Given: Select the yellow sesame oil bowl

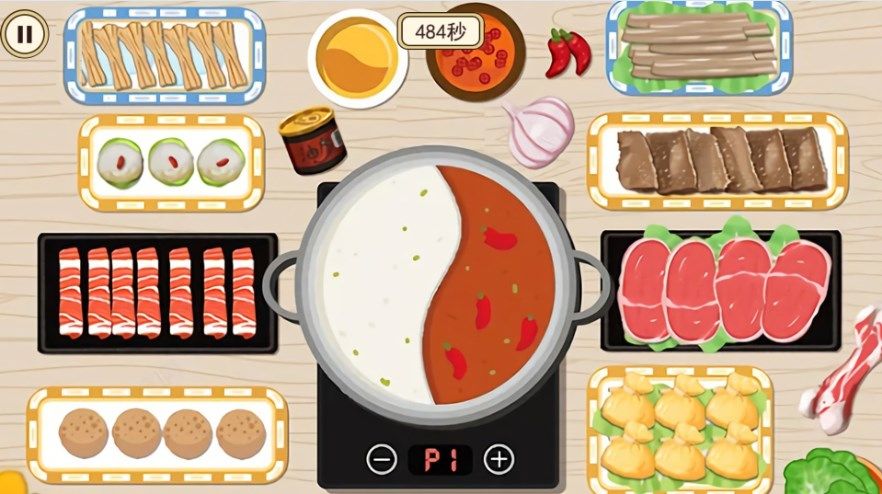Looking at the screenshot, I should point(357,57).
